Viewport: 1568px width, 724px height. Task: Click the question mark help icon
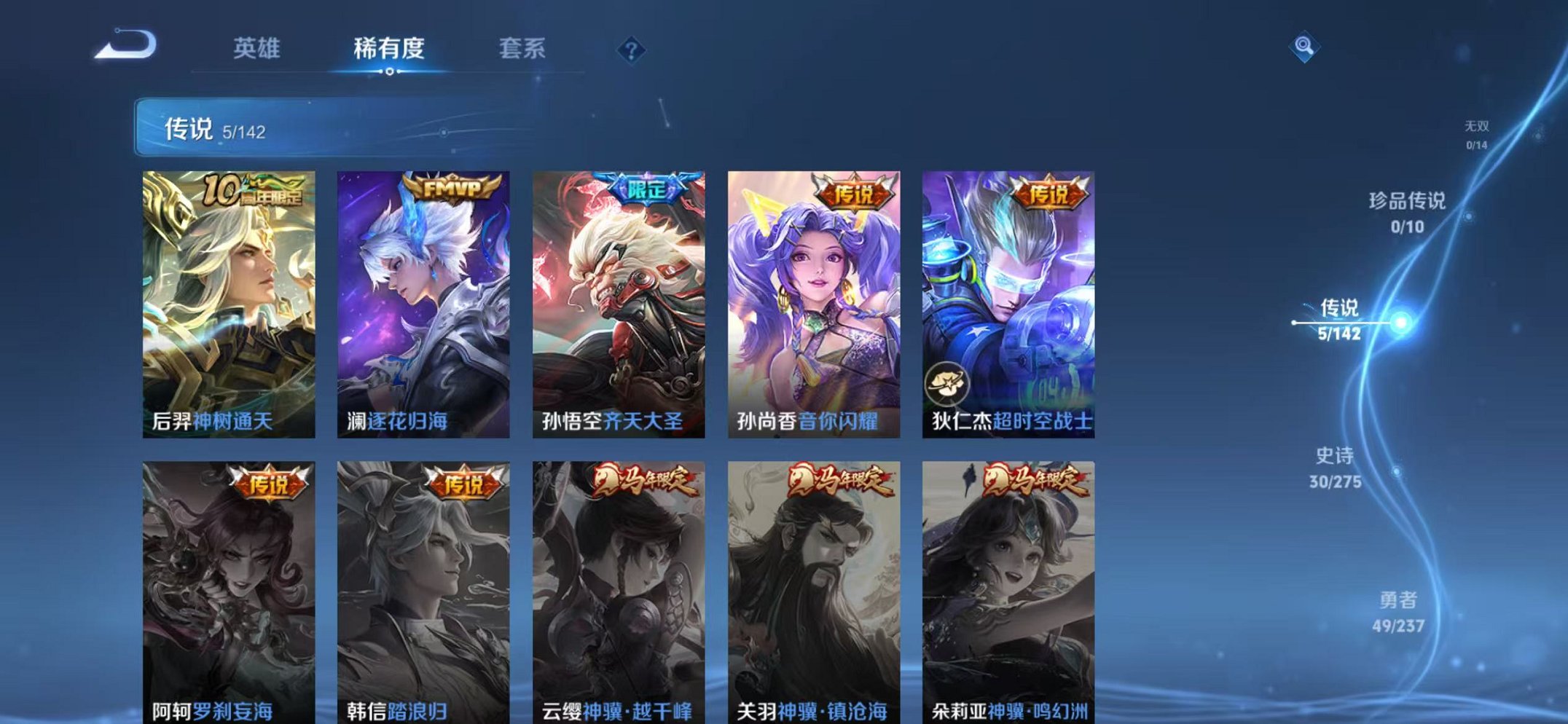click(x=632, y=50)
